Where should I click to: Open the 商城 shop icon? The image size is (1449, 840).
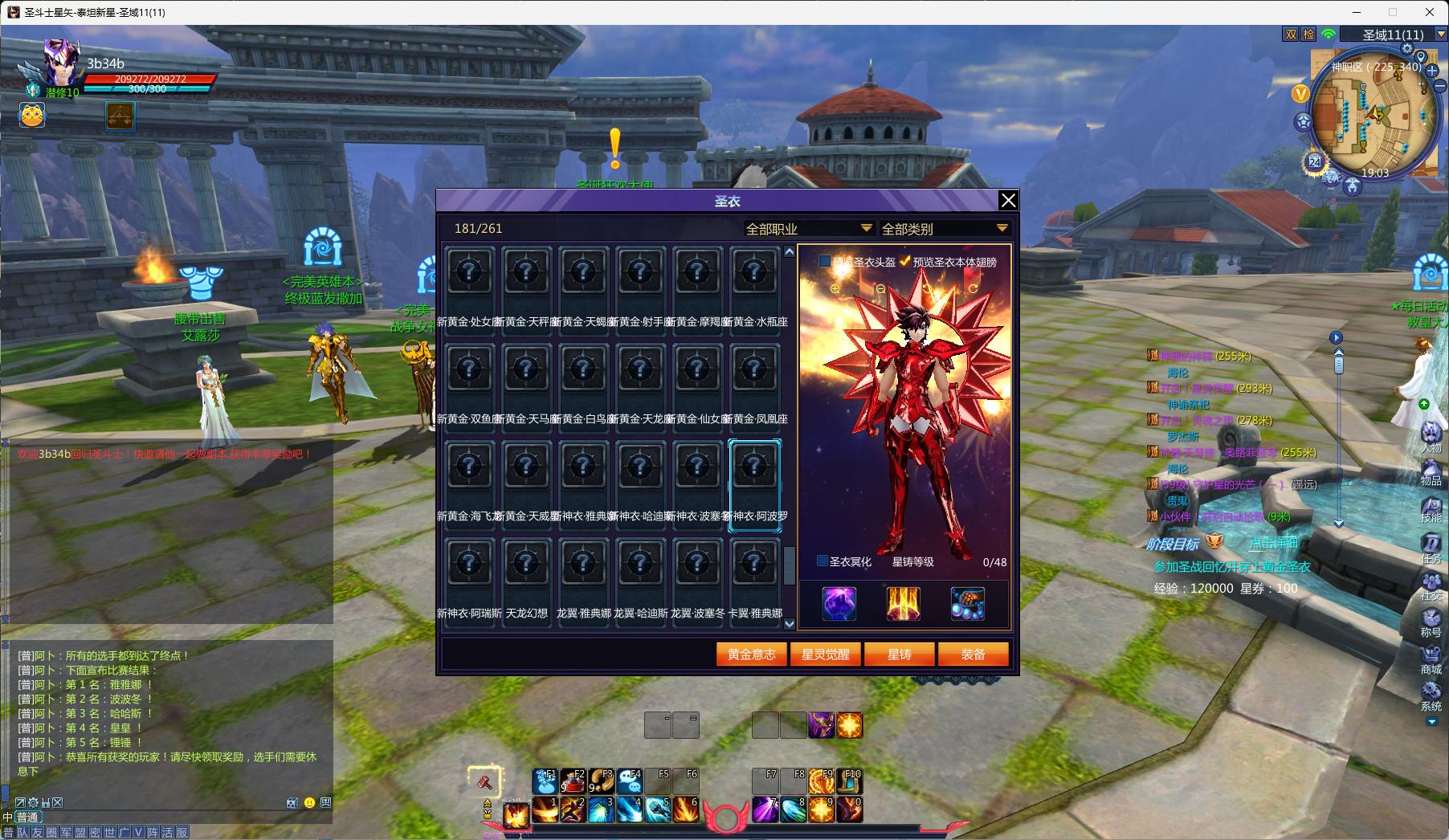click(x=1431, y=658)
